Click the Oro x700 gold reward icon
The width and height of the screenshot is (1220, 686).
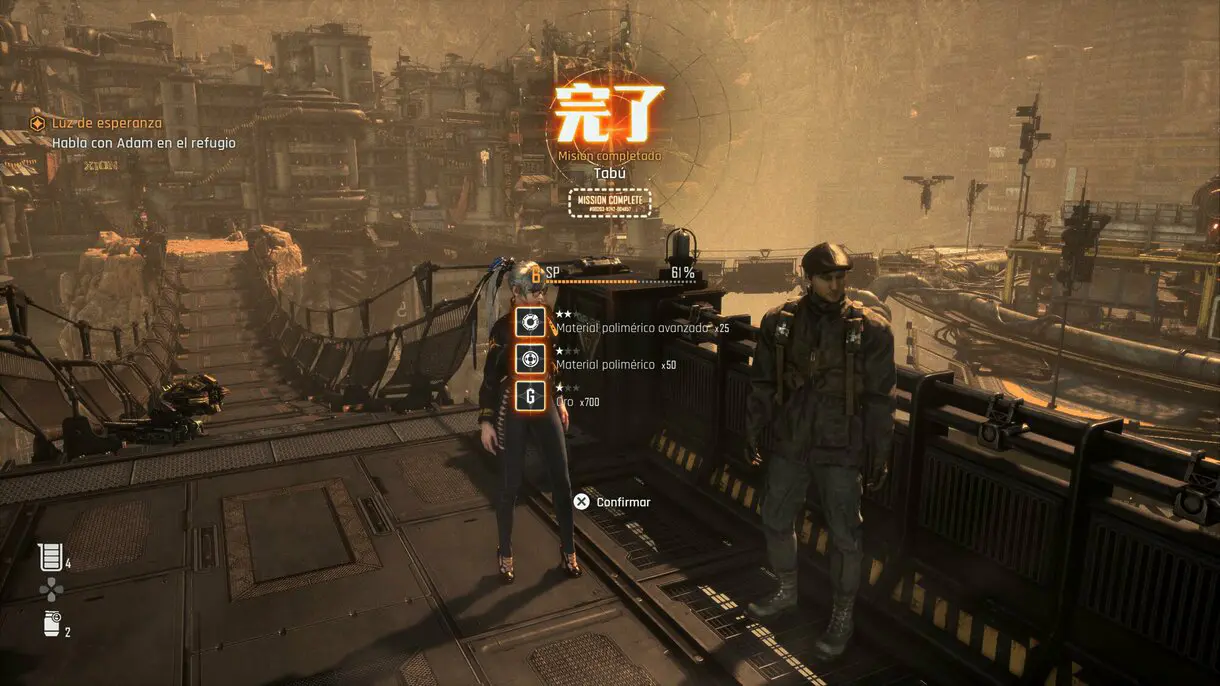click(531, 395)
